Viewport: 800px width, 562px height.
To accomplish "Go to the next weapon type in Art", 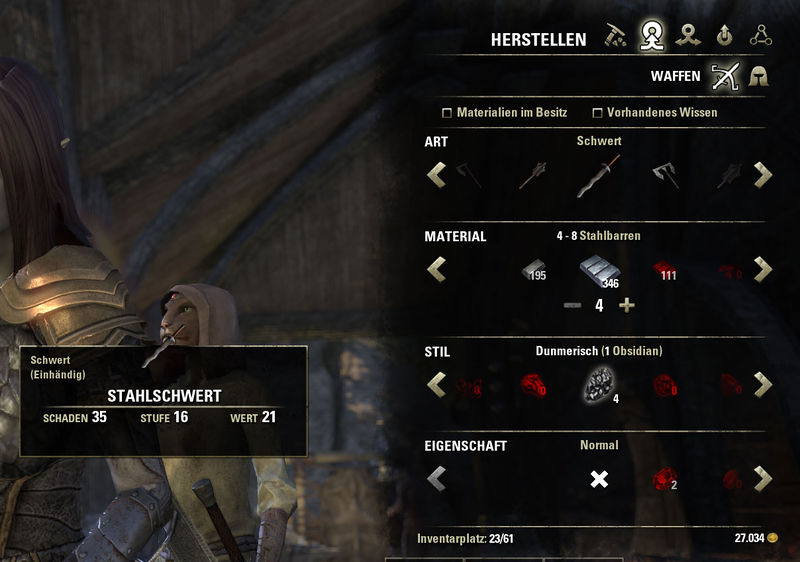I will (x=763, y=175).
